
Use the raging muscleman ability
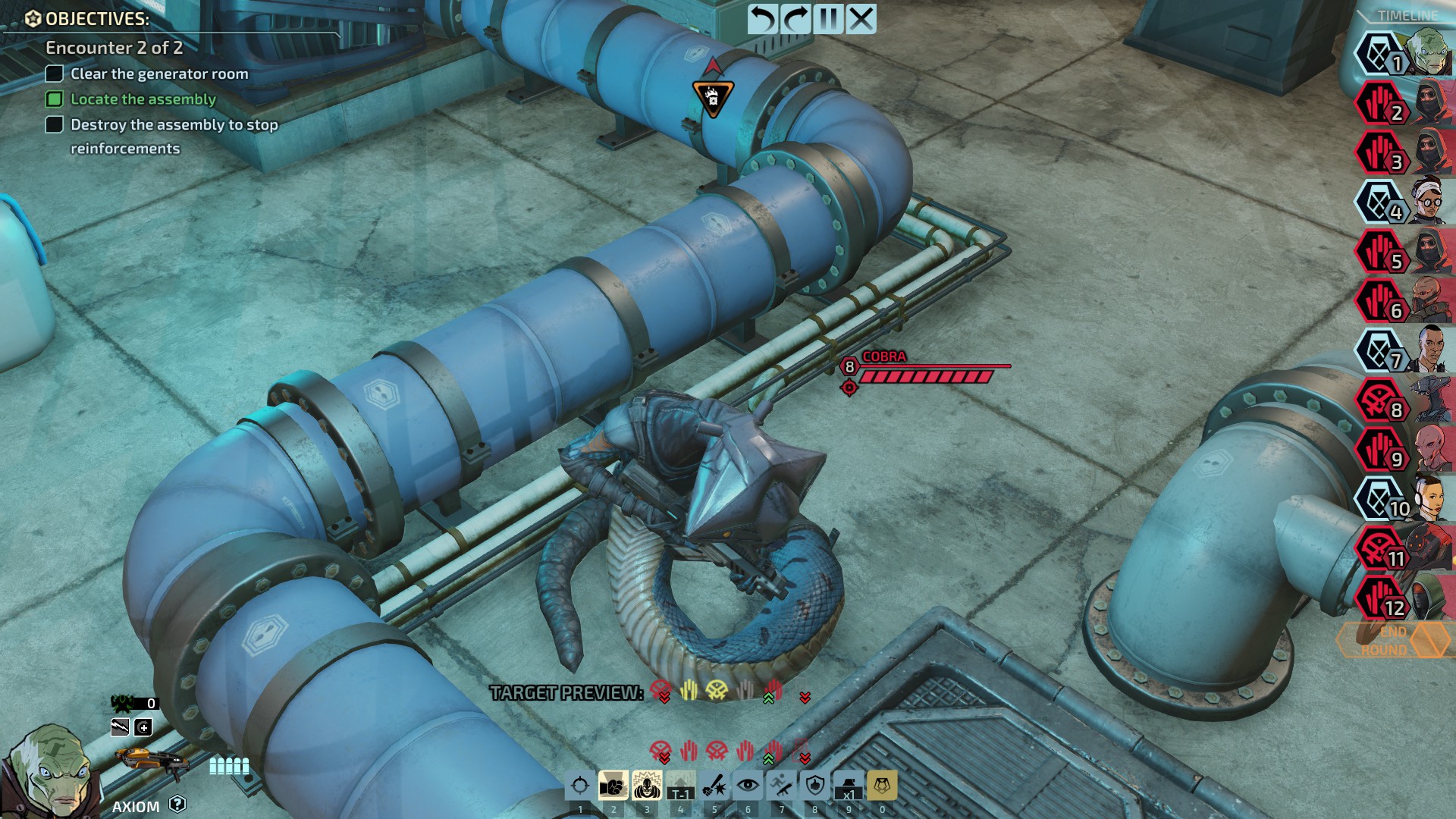point(646,786)
